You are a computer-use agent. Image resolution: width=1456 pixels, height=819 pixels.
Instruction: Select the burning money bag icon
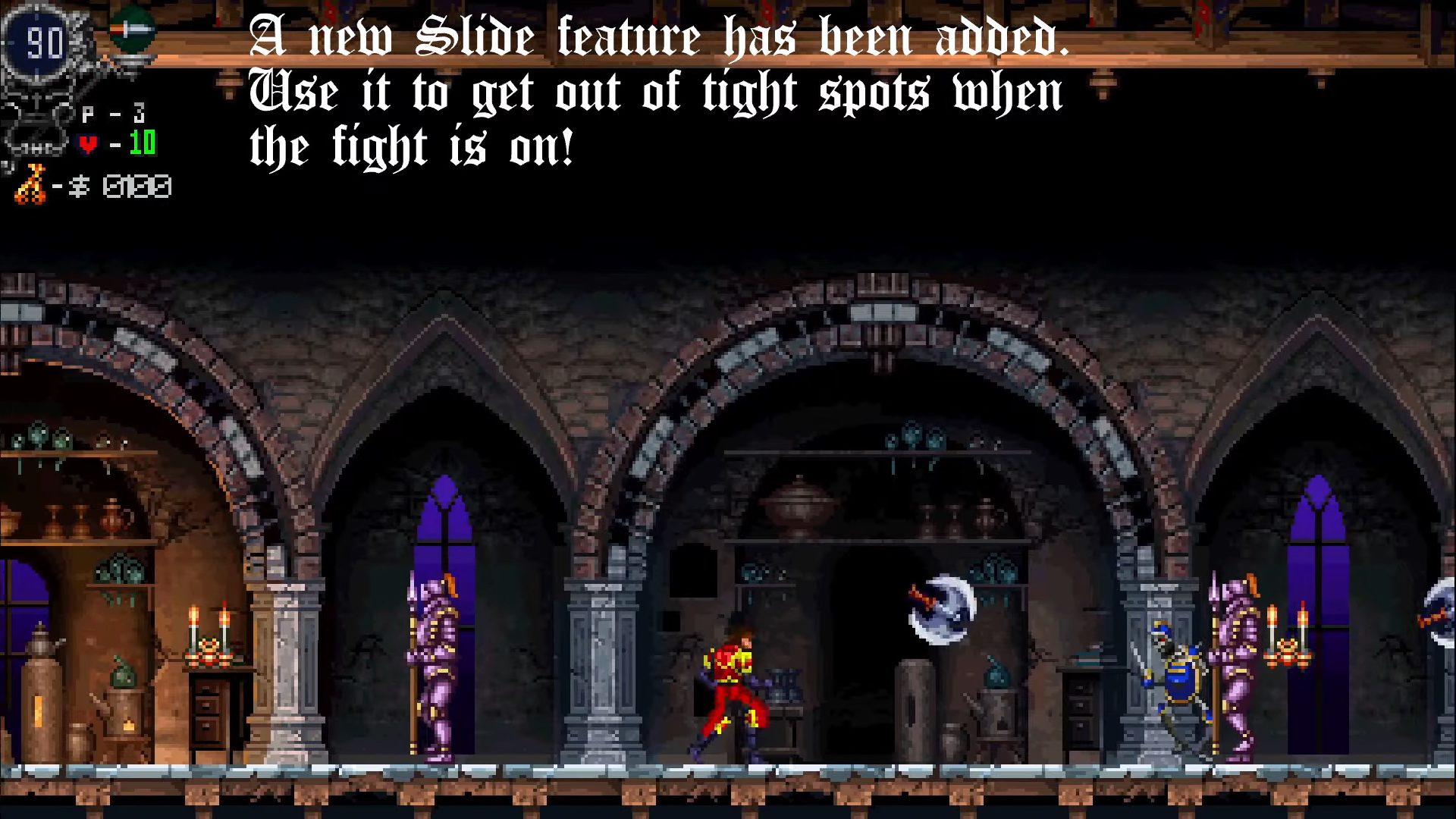tap(30, 184)
